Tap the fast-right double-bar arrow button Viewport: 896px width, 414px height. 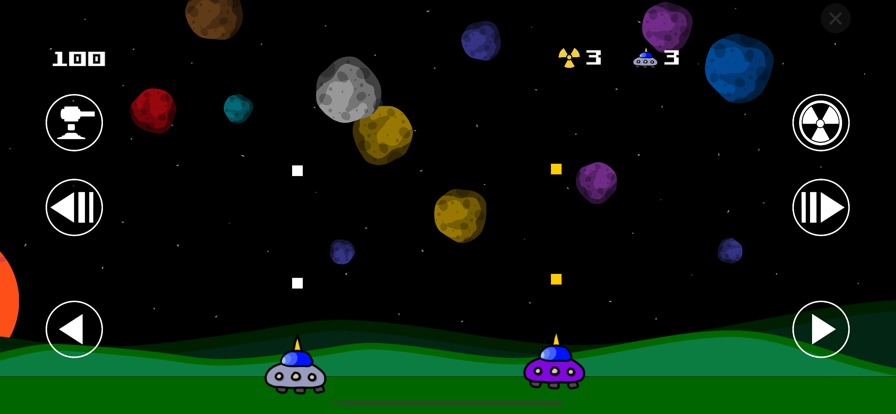pos(821,208)
